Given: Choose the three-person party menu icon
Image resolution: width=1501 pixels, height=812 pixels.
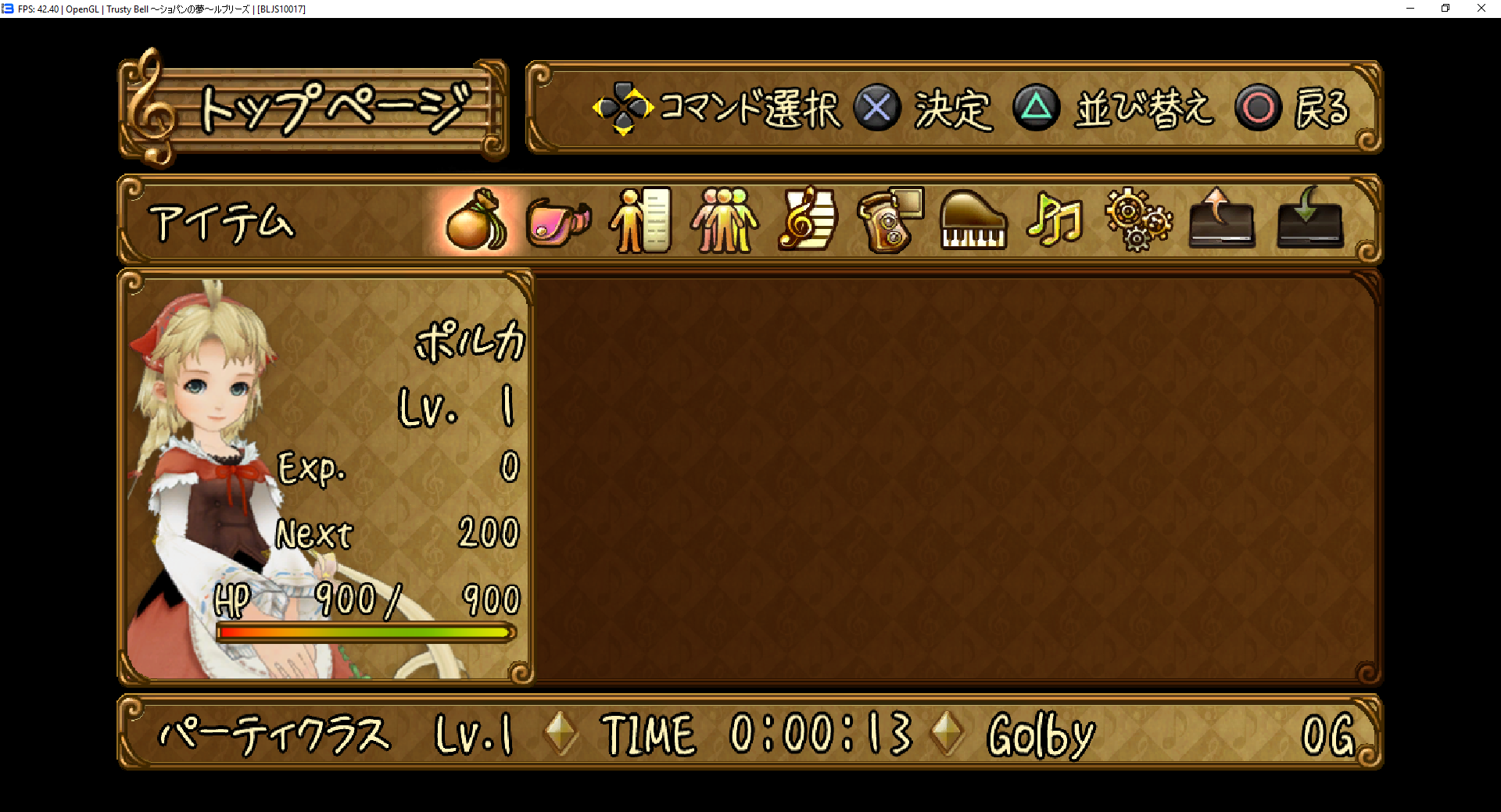Looking at the screenshot, I should point(724,221).
